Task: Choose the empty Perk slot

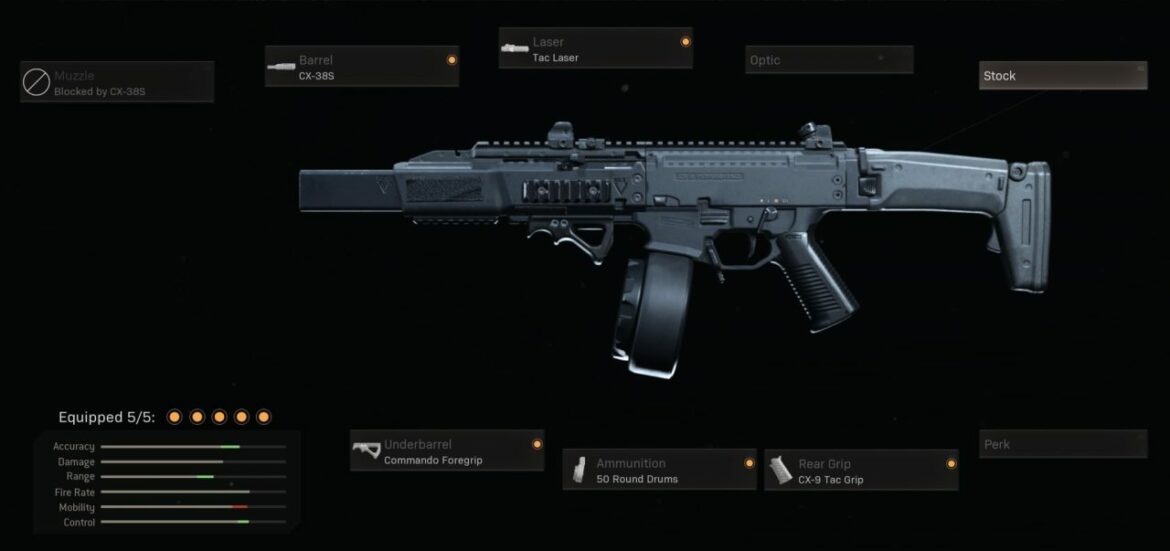Action: click(x=1062, y=444)
